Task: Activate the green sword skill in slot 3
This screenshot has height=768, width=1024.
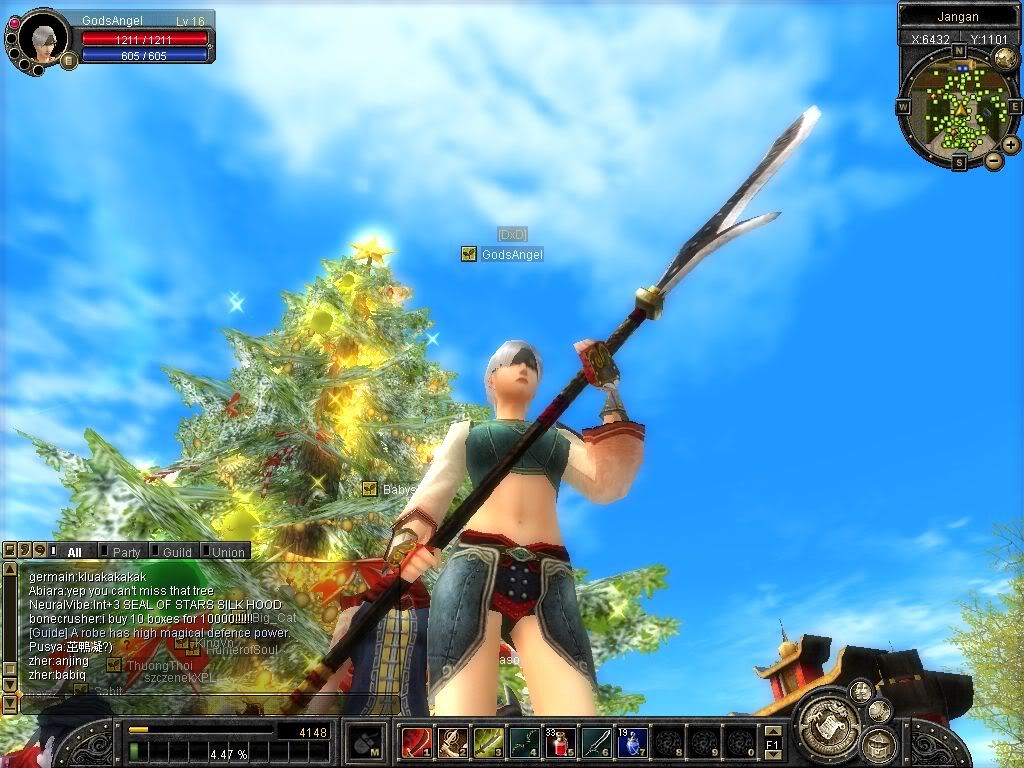Action: (487, 742)
